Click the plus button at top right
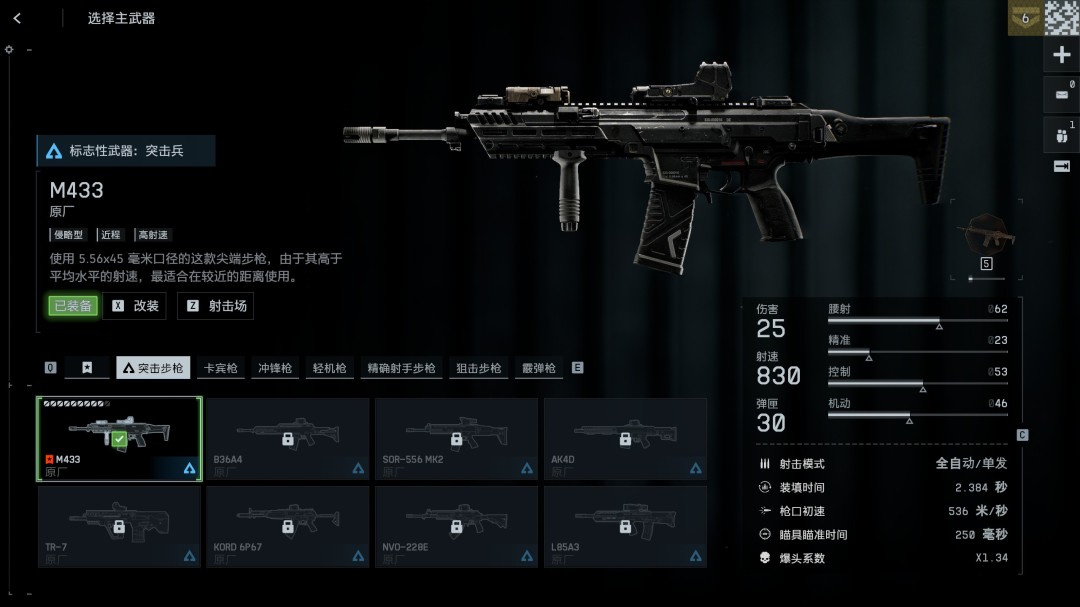Image resolution: width=1080 pixels, height=607 pixels. [x=1062, y=55]
